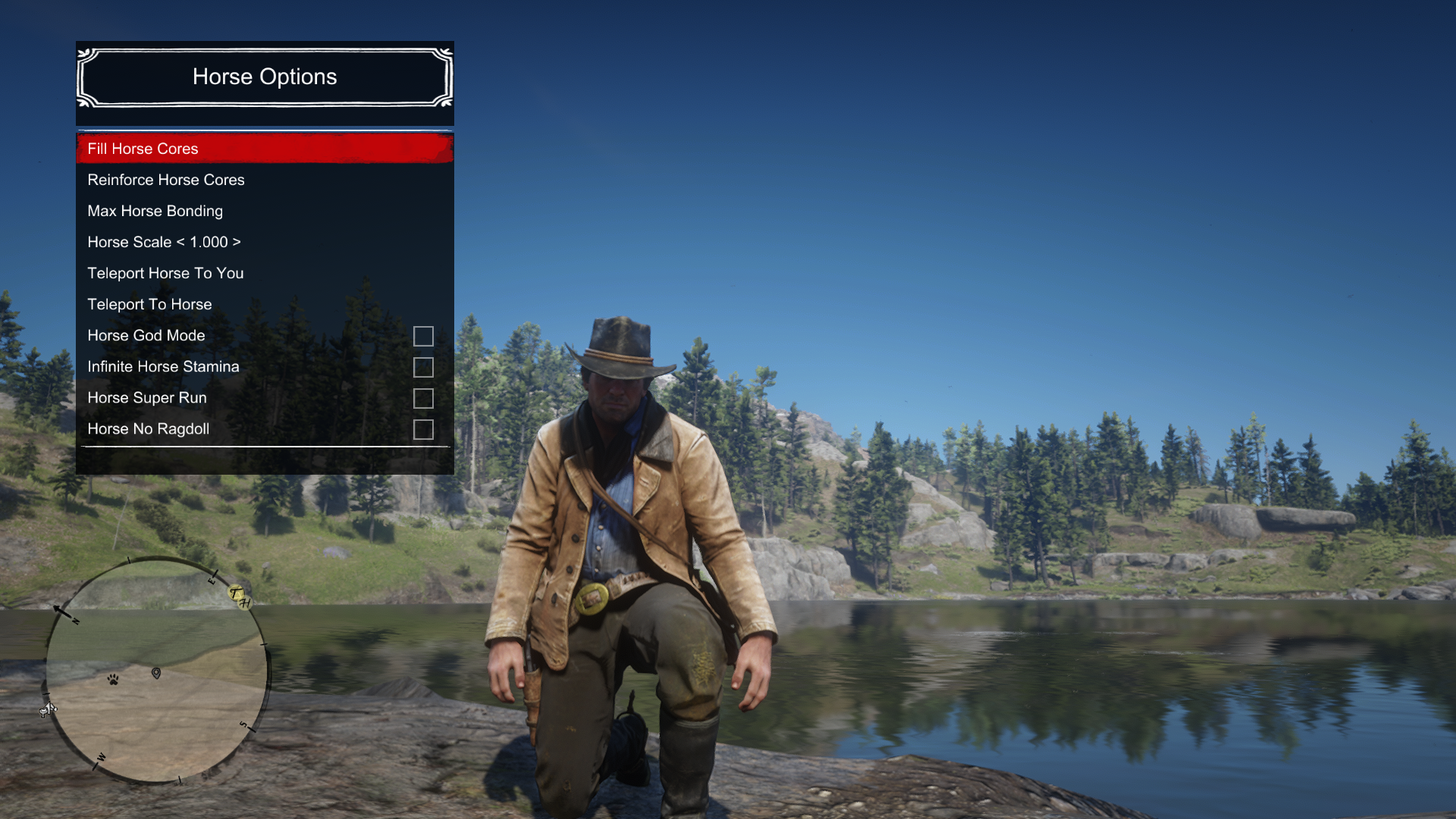Decrease Horse Scale with left arrow
Image resolution: width=1456 pixels, height=819 pixels.
[180, 242]
